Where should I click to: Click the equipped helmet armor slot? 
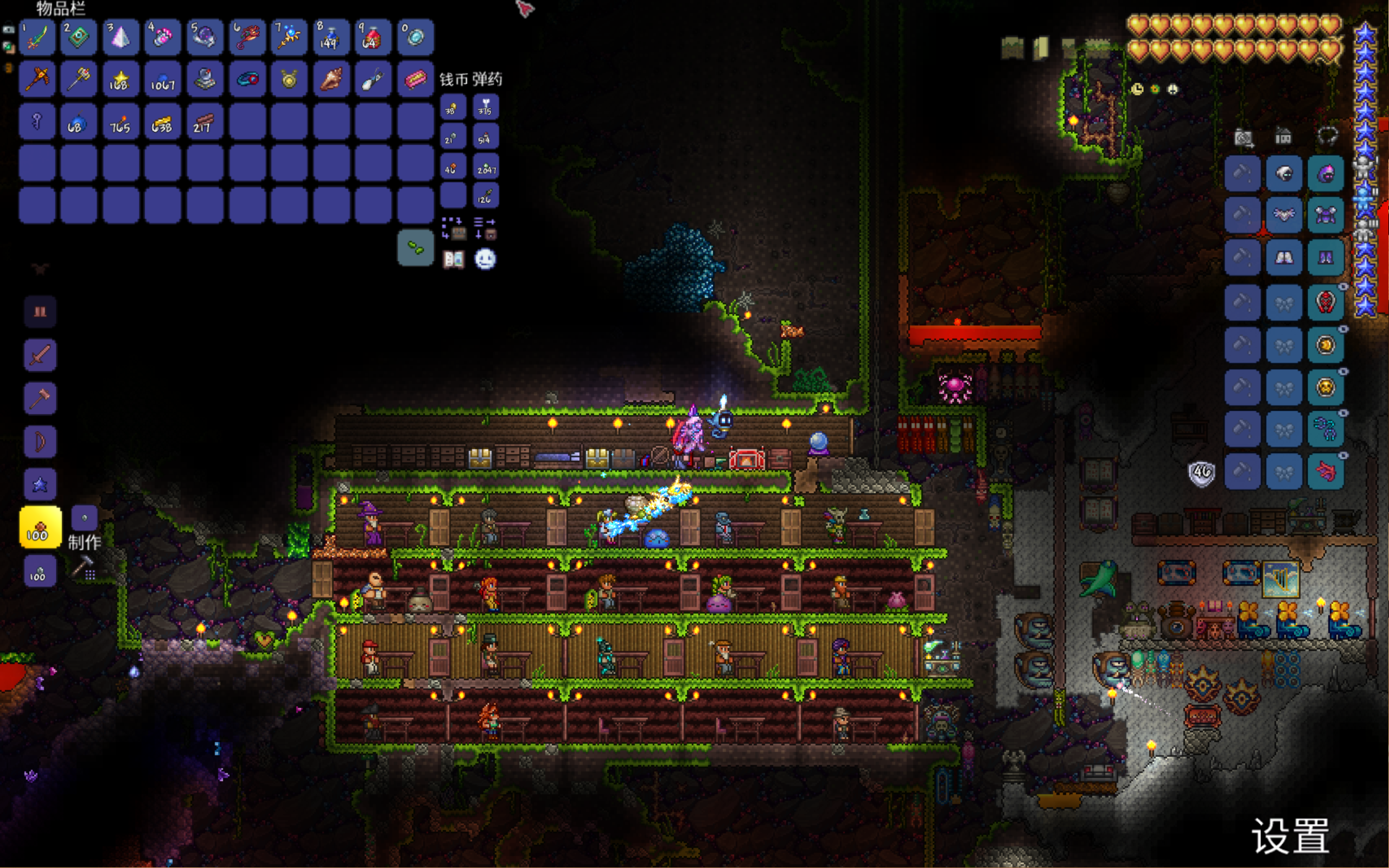[x=1326, y=174]
